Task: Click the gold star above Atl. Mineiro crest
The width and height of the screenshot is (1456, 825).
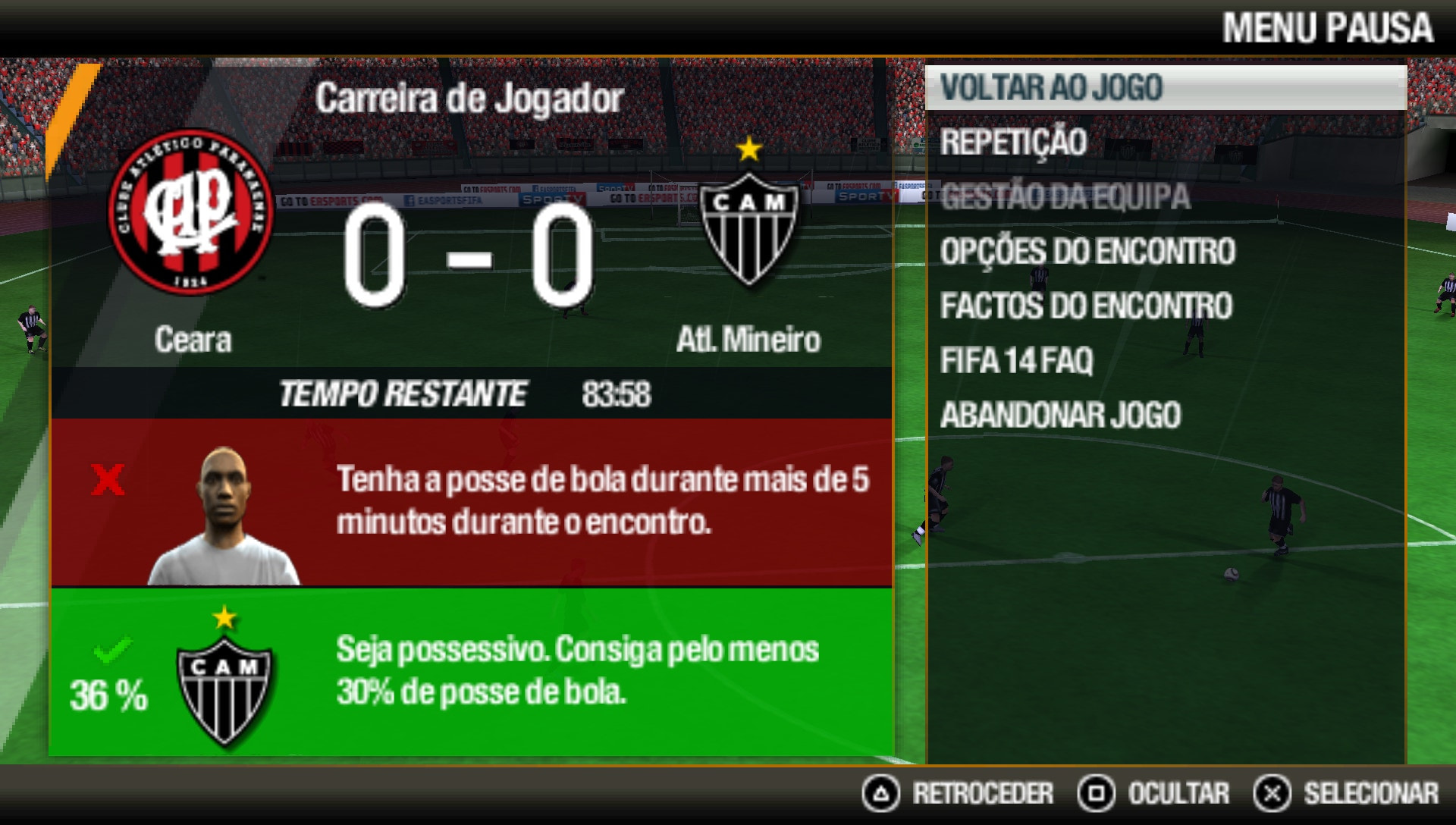Action: (749, 150)
